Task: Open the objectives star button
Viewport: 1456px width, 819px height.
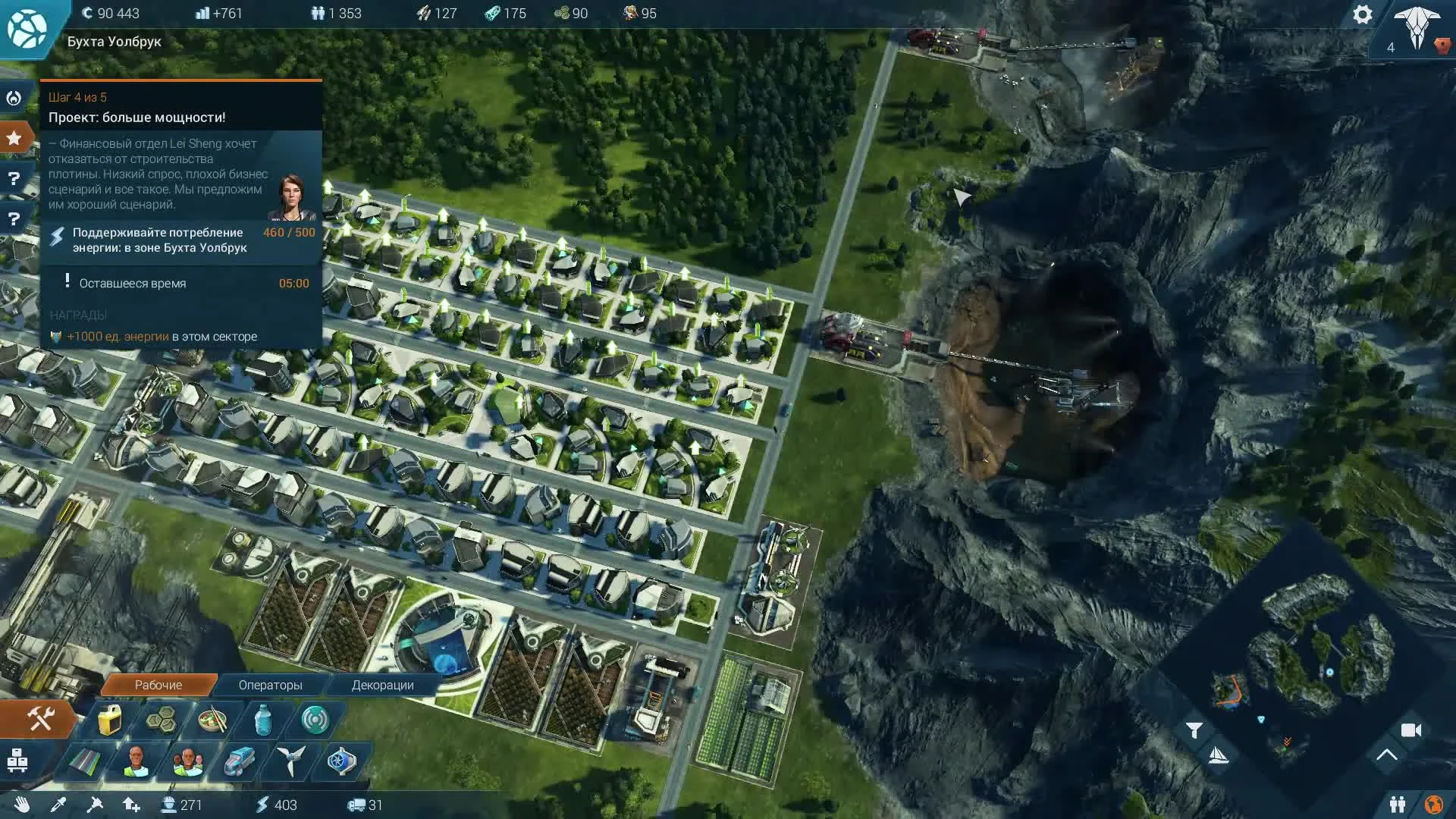Action: click(x=12, y=137)
